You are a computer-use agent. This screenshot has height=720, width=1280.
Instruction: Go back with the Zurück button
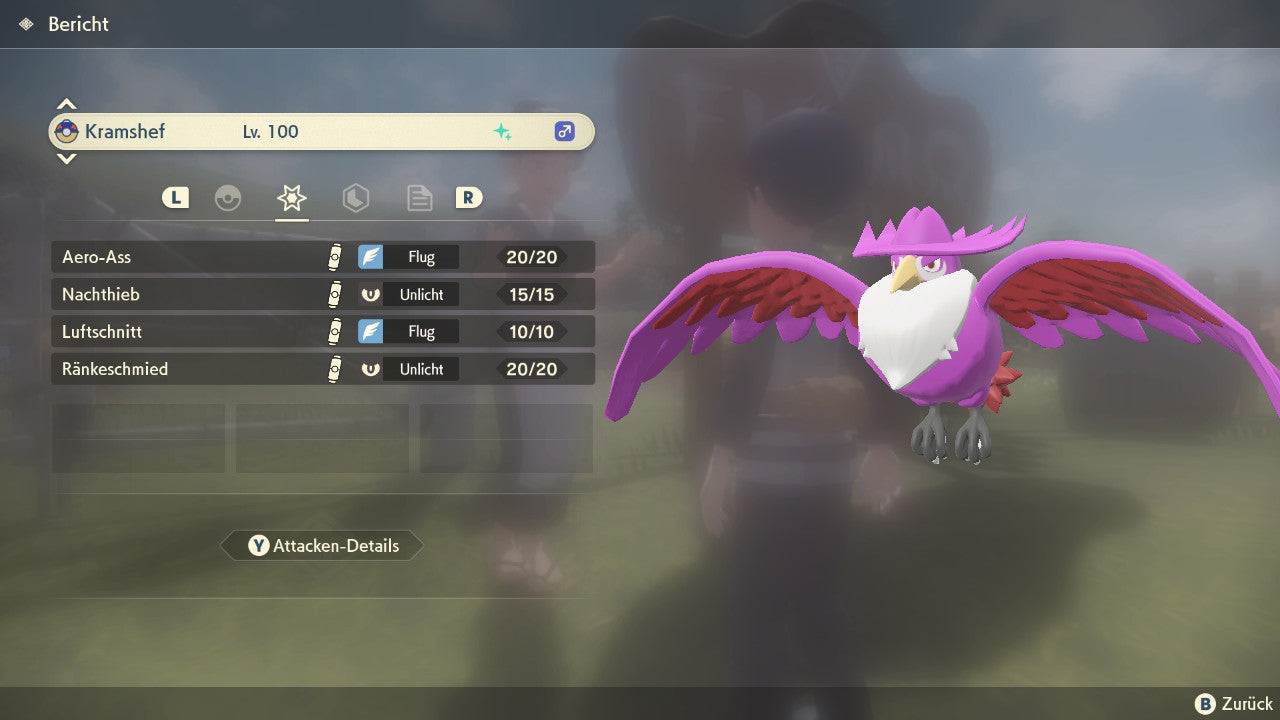(x=1234, y=704)
